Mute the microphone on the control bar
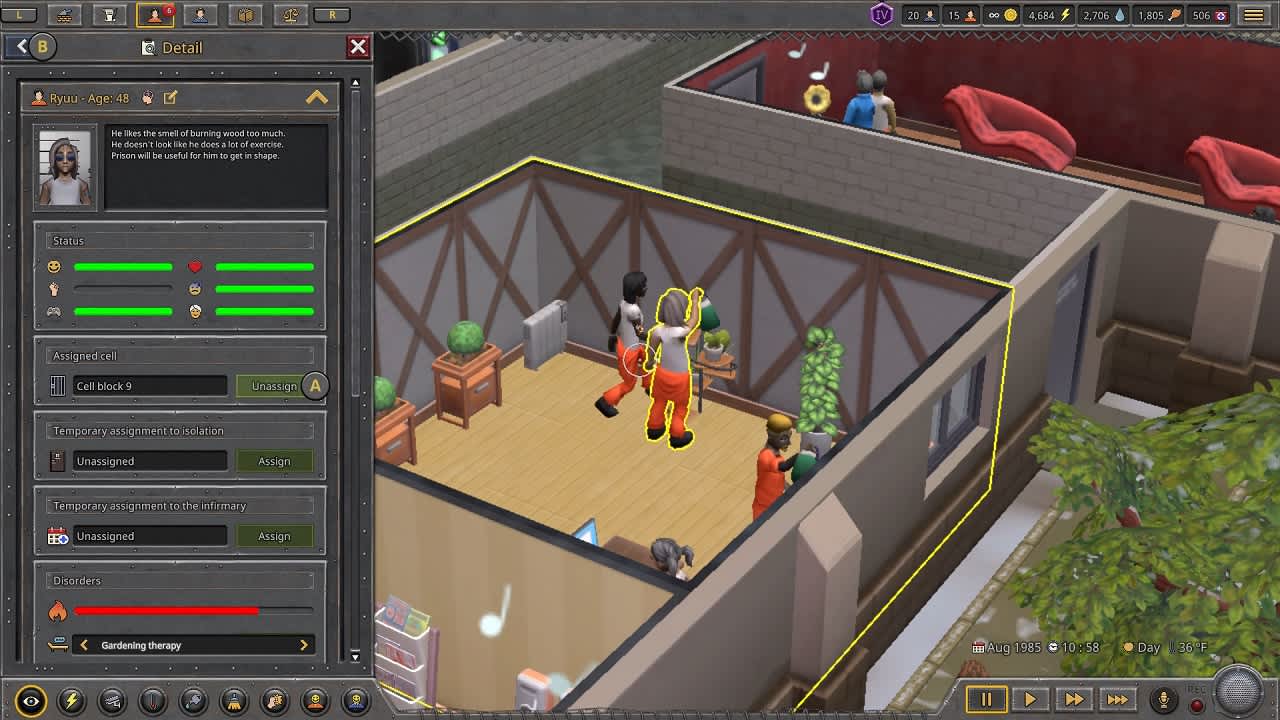Screen dimensions: 1280x720 (x=1163, y=698)
